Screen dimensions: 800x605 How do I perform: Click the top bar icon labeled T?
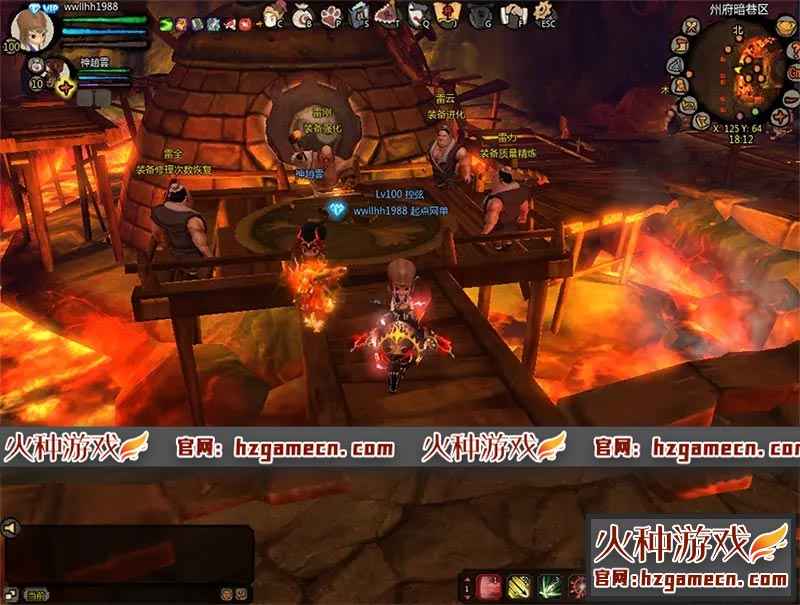pyautogui.click(x=388, y=14)
